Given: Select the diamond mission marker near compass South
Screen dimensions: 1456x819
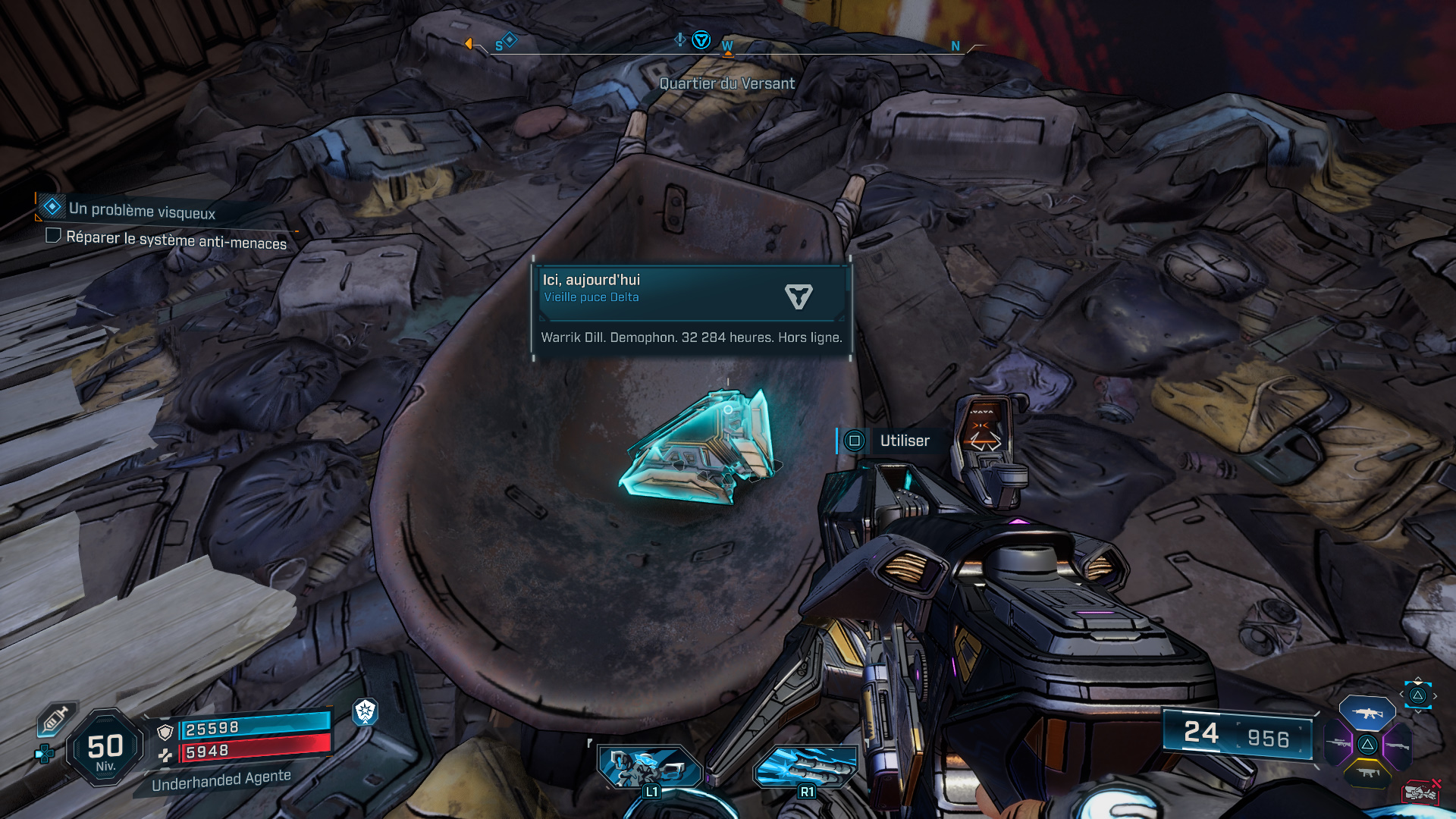Looking at the screenshot, I should [510, 39].
